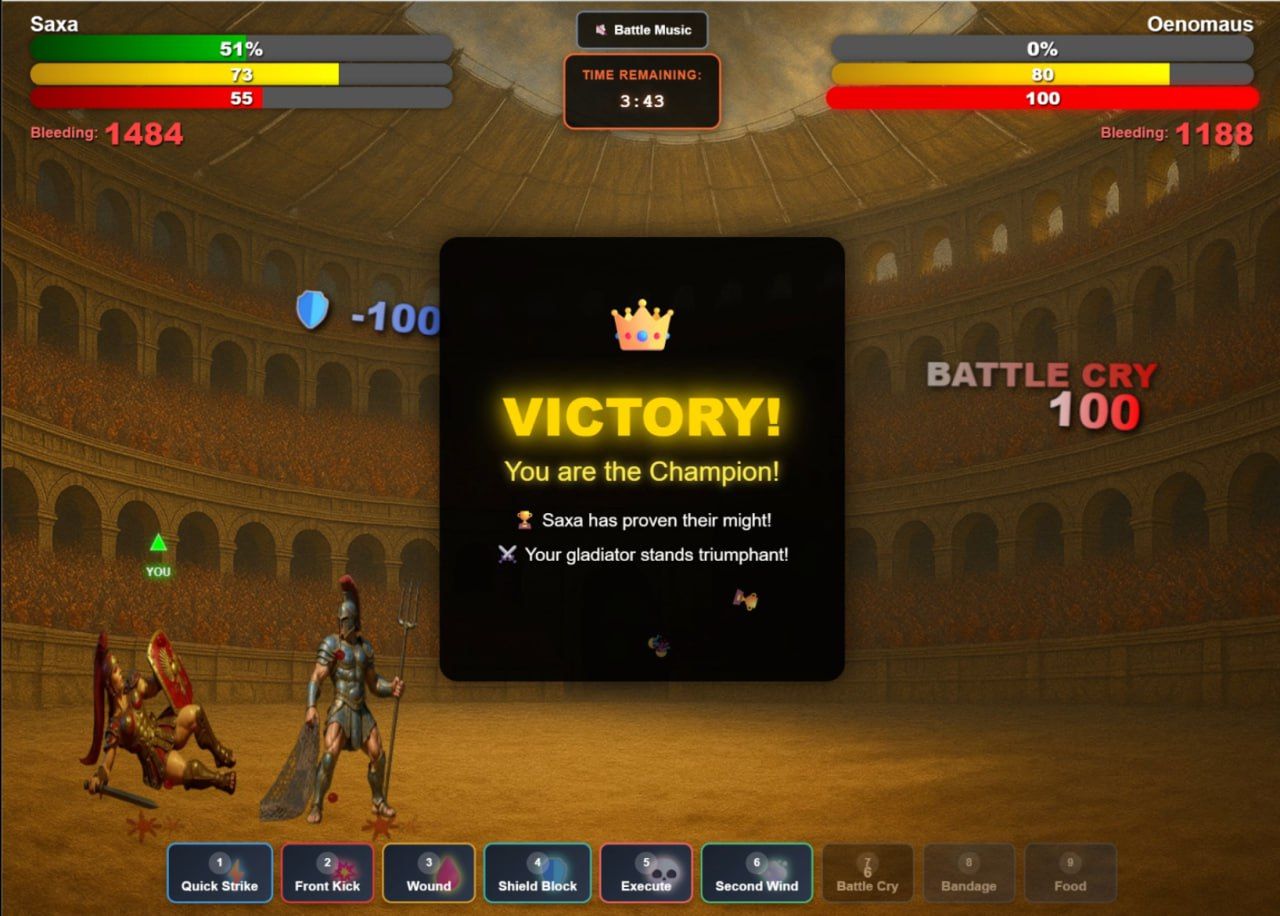Activate the Front Kick ability
Image resolution: width=1280 pixels, height=916 pixels.
pos(327,873)
